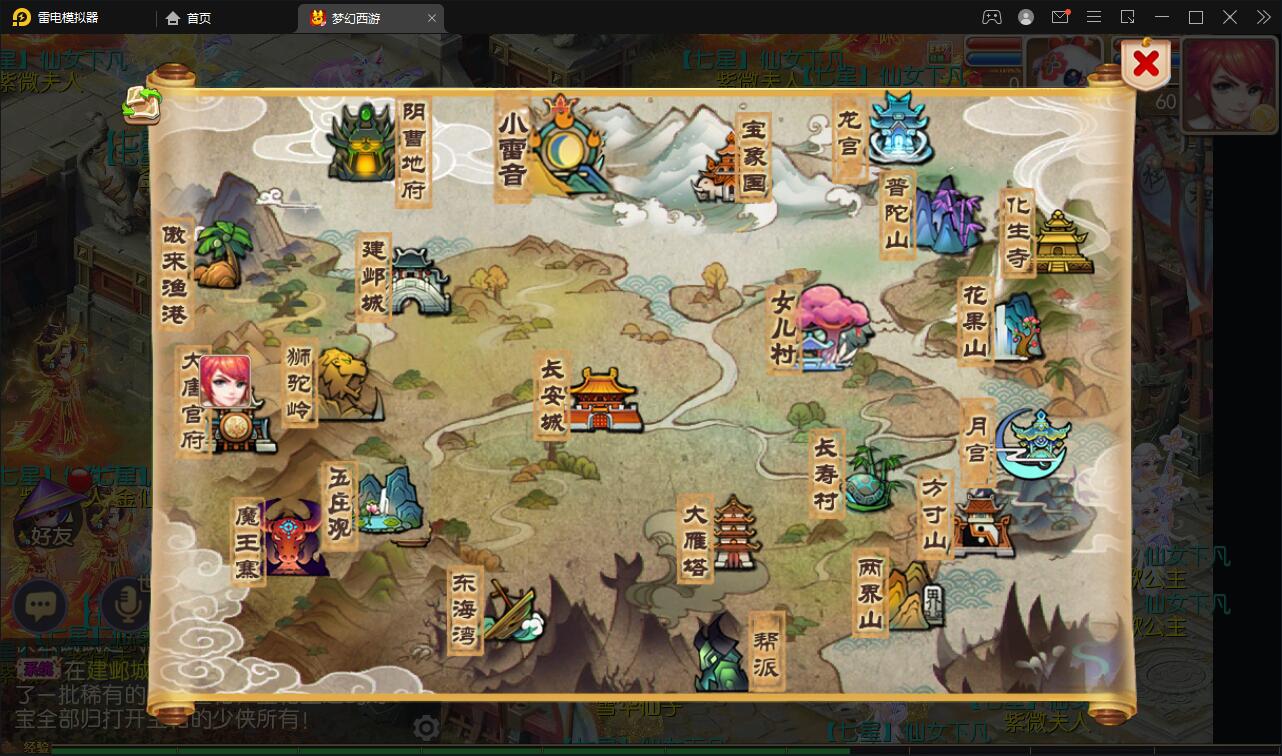The width and height of the screenshot is (1282, 756).
Task: Choose 东海湾 shipwreck location
Action: coord(511,612)
